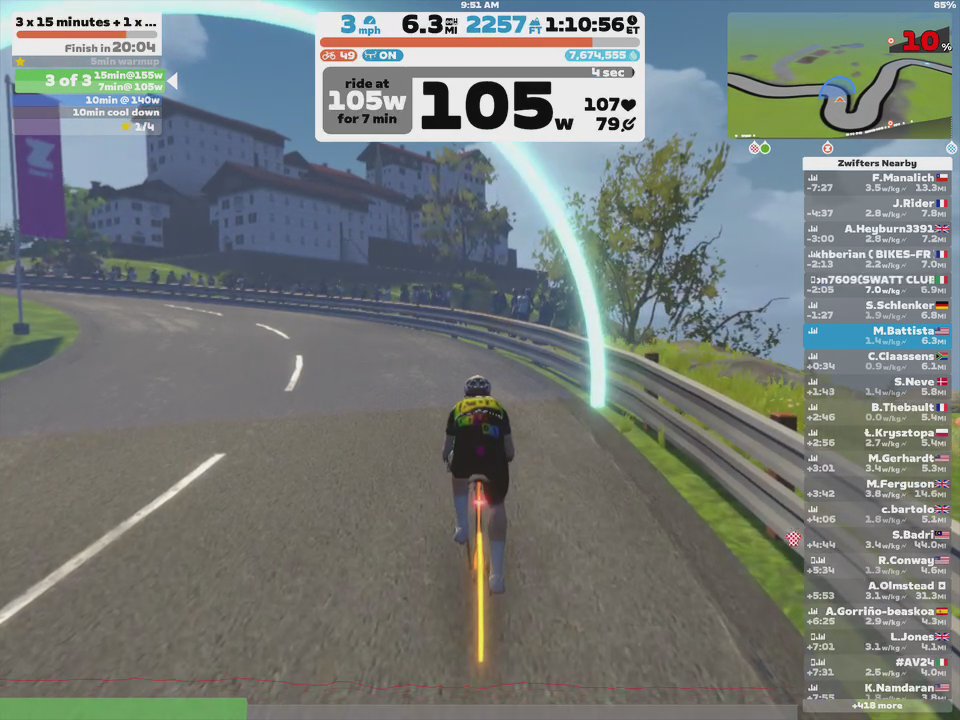Select S.Neve in the rider list
The height and width of the screenshot is (720, 960).
[876, 387]
